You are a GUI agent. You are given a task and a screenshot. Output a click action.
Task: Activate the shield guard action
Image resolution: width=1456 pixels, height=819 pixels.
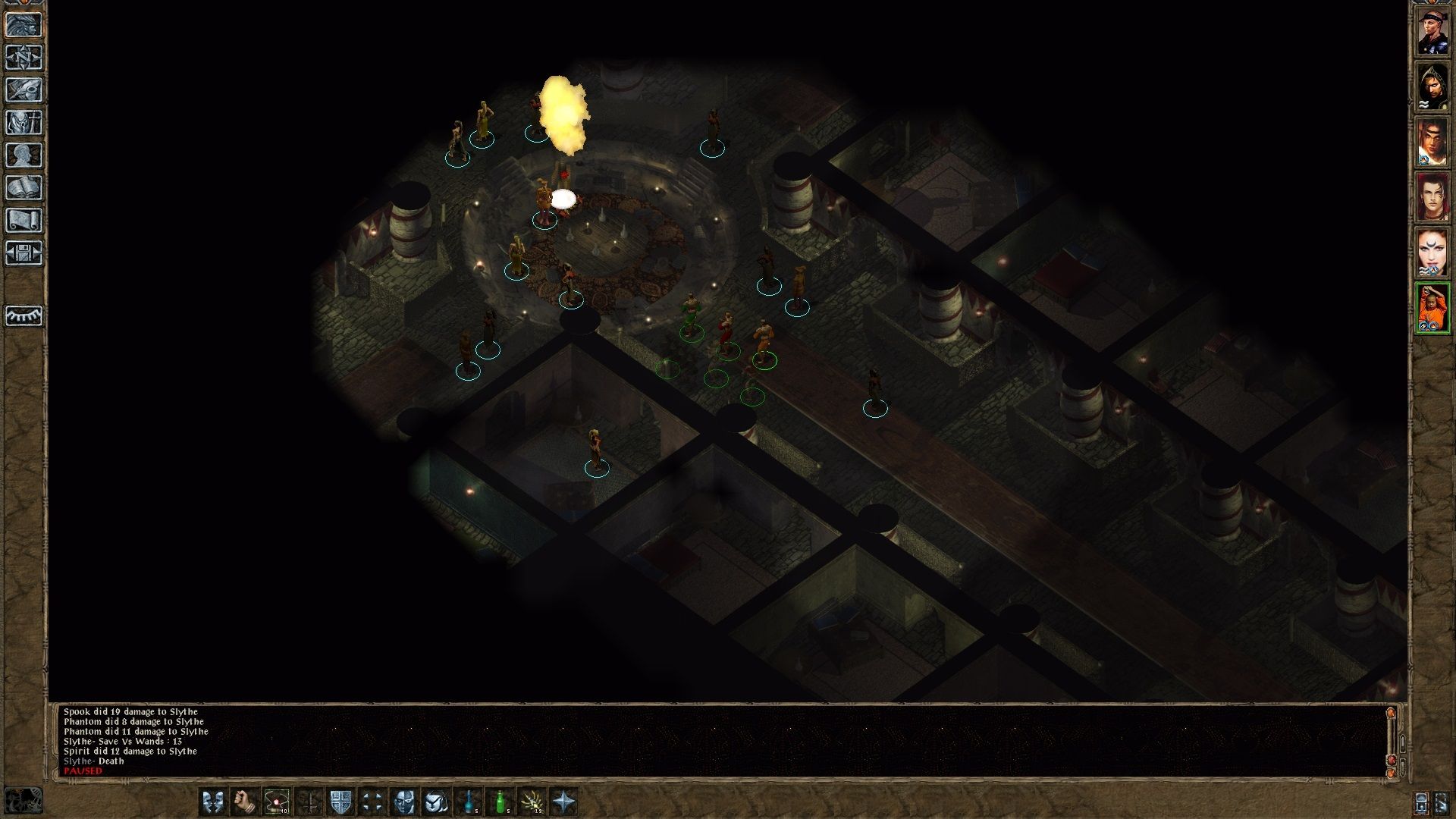tap(340, 801)
